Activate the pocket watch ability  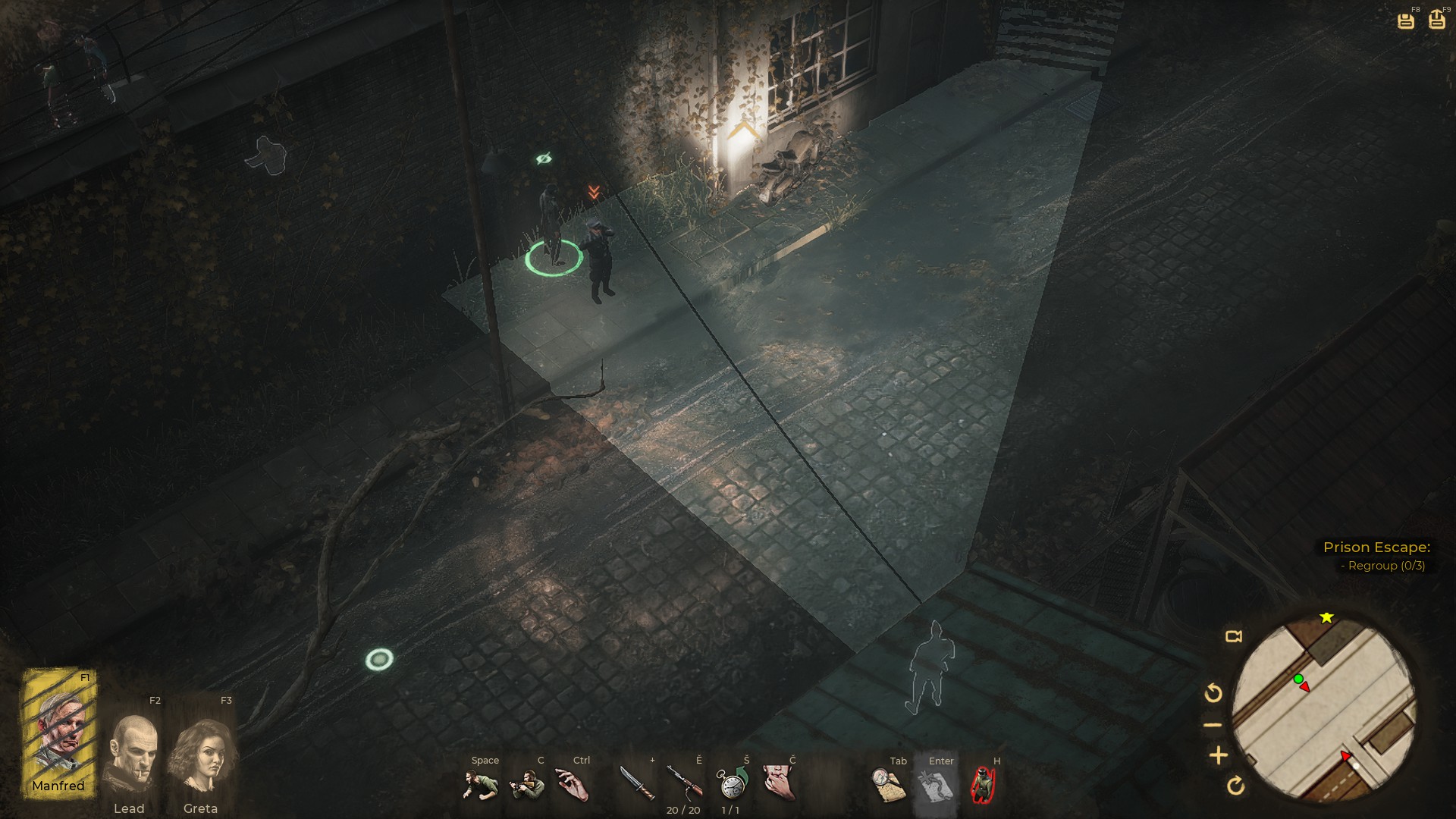point(732,783)
